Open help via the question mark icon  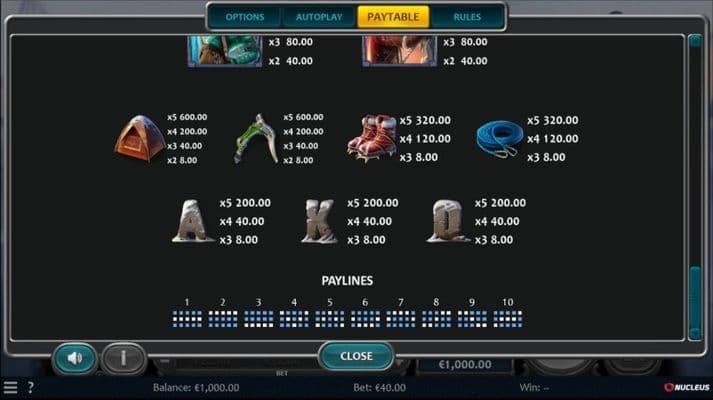31,387
